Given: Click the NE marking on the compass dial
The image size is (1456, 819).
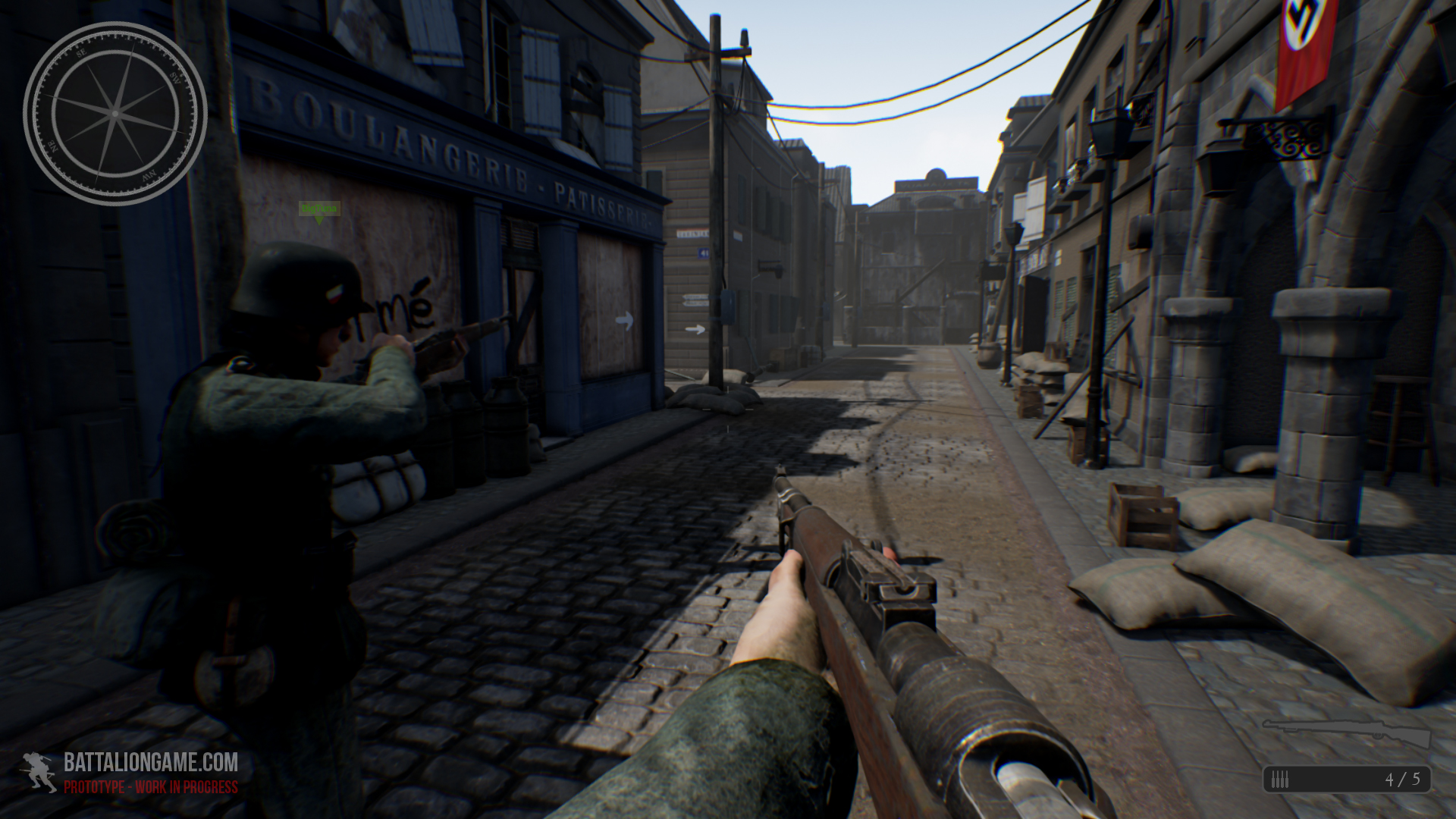Looking at the screenshot, I should (54, 146).
